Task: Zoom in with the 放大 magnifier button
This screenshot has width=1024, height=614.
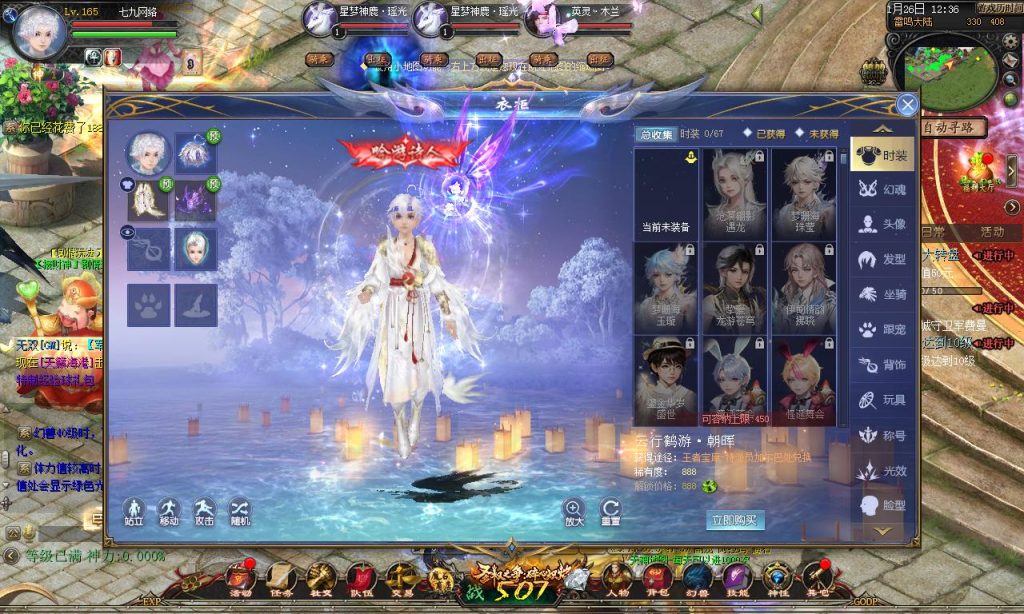Action: point(574,510)
